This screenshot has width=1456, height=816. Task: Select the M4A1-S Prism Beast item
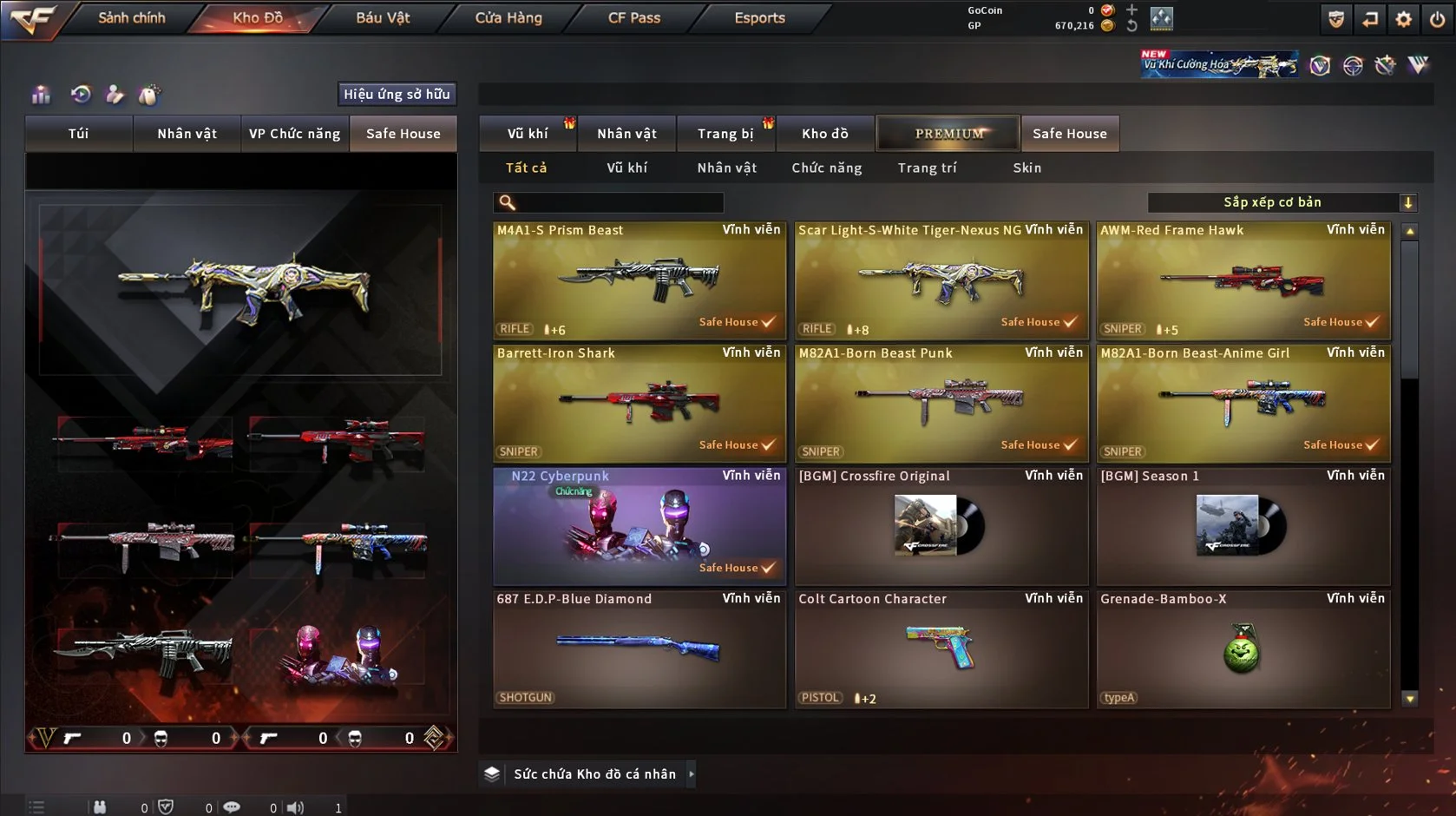click(x=639, y=280)
